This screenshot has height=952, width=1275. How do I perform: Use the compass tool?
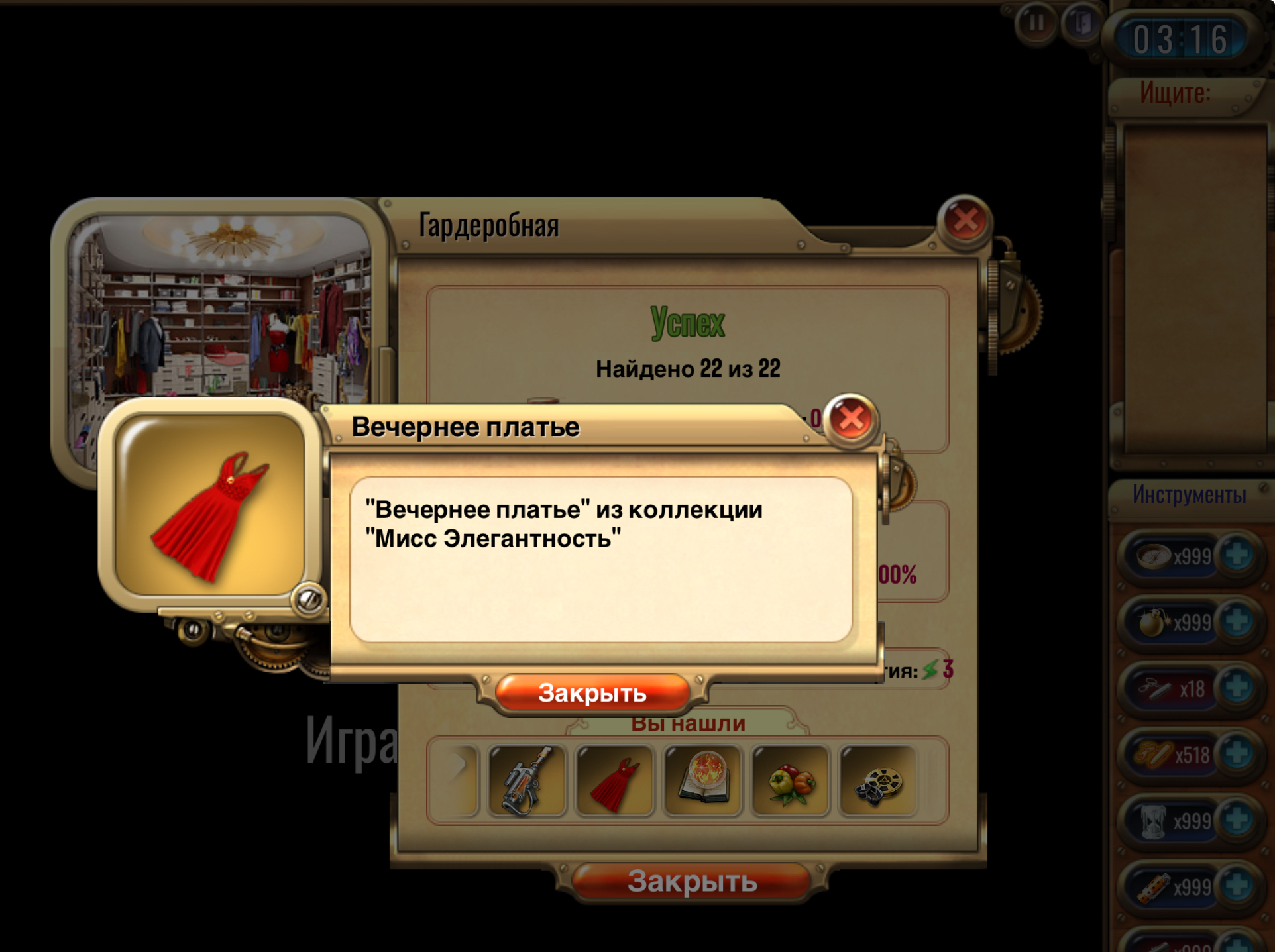tap(1154, 556)
